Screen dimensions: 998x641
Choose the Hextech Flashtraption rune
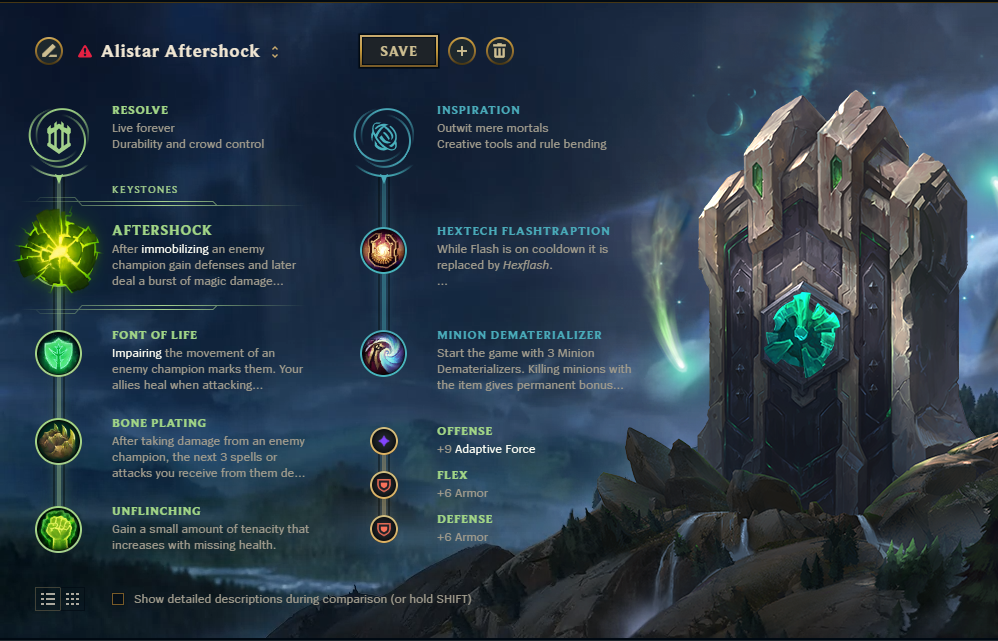[x=382, y=251]
